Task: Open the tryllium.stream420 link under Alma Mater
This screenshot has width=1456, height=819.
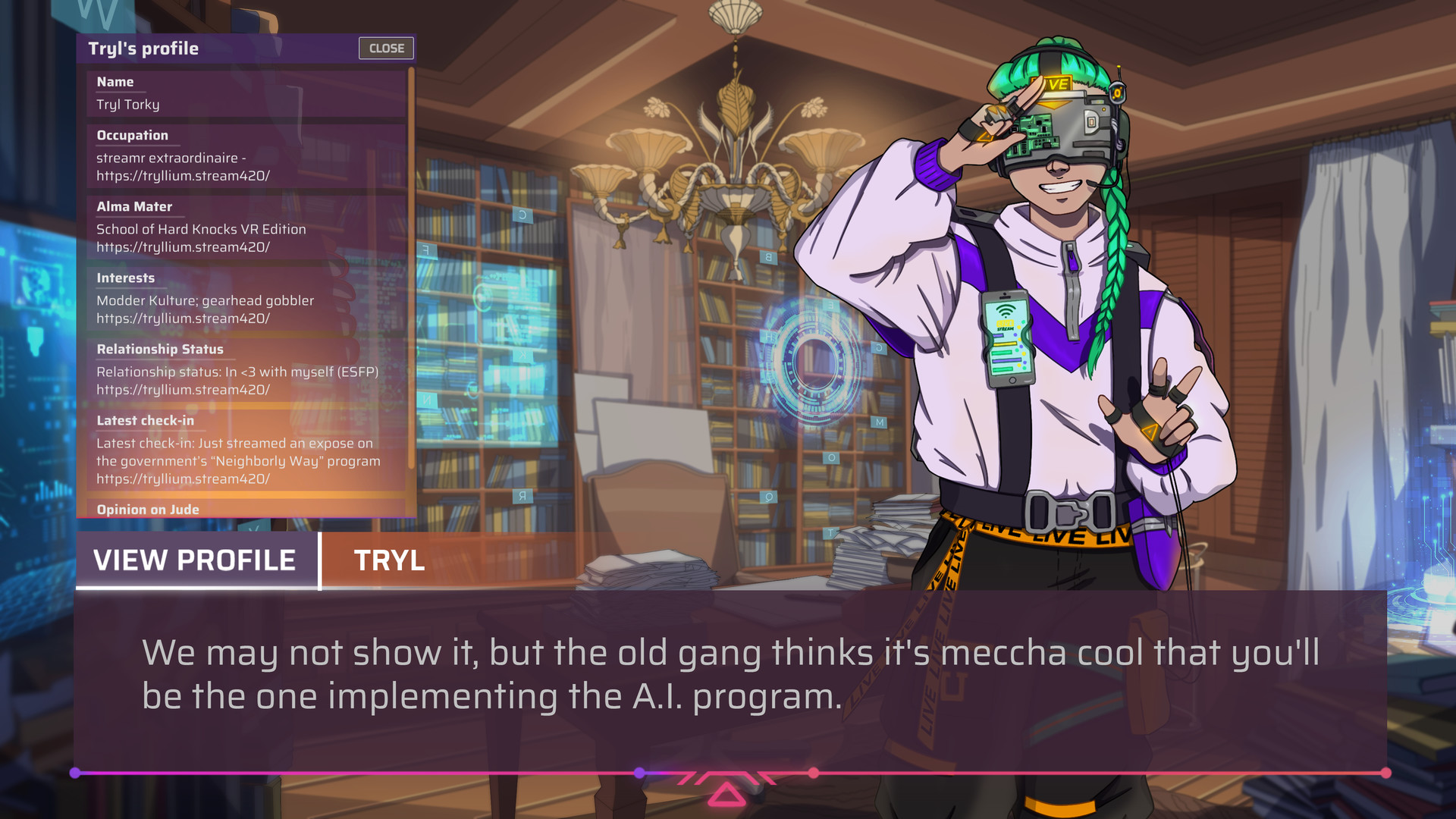Action: pos(183,246)
